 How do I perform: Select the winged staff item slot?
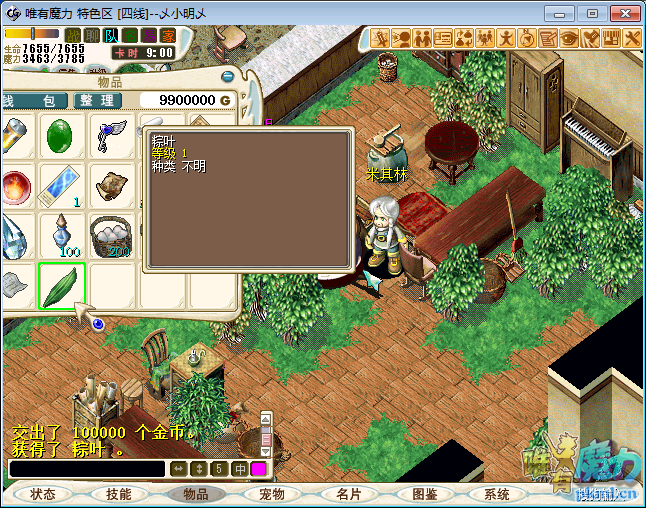point(110,137)
